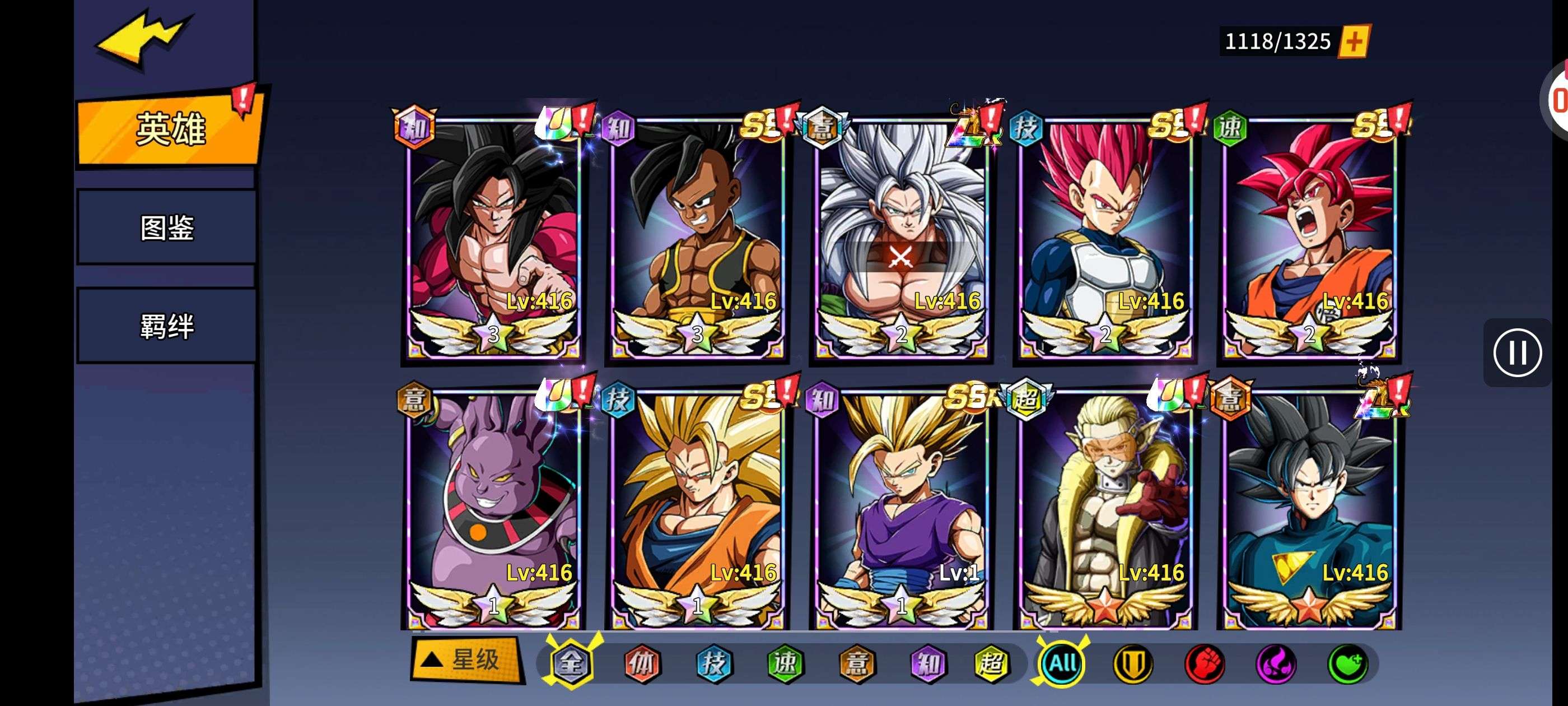
Task: Filter heroes by 速 type
Action: click(x=785, y=663)
